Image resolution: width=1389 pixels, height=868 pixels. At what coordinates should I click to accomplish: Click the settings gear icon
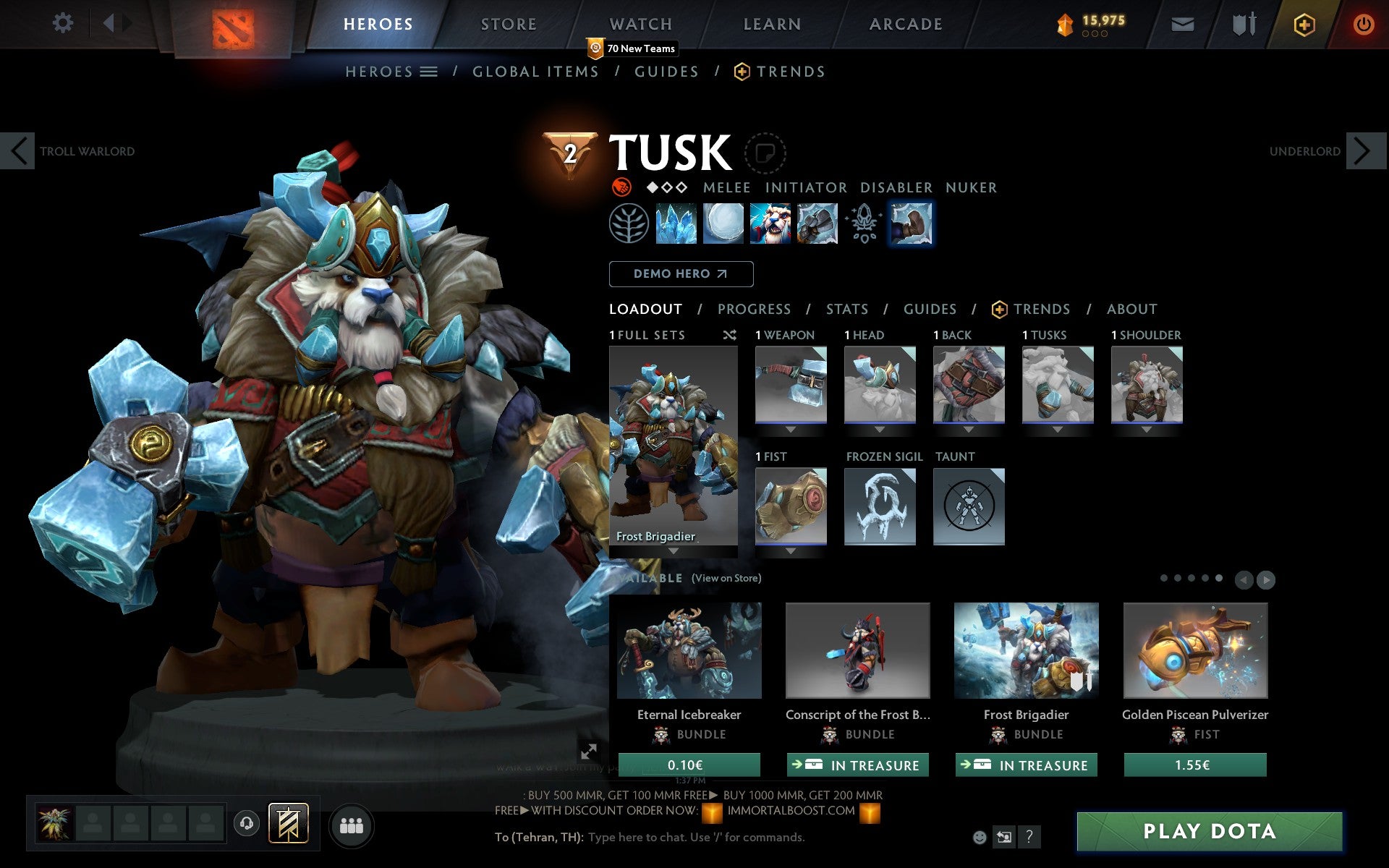64,23
